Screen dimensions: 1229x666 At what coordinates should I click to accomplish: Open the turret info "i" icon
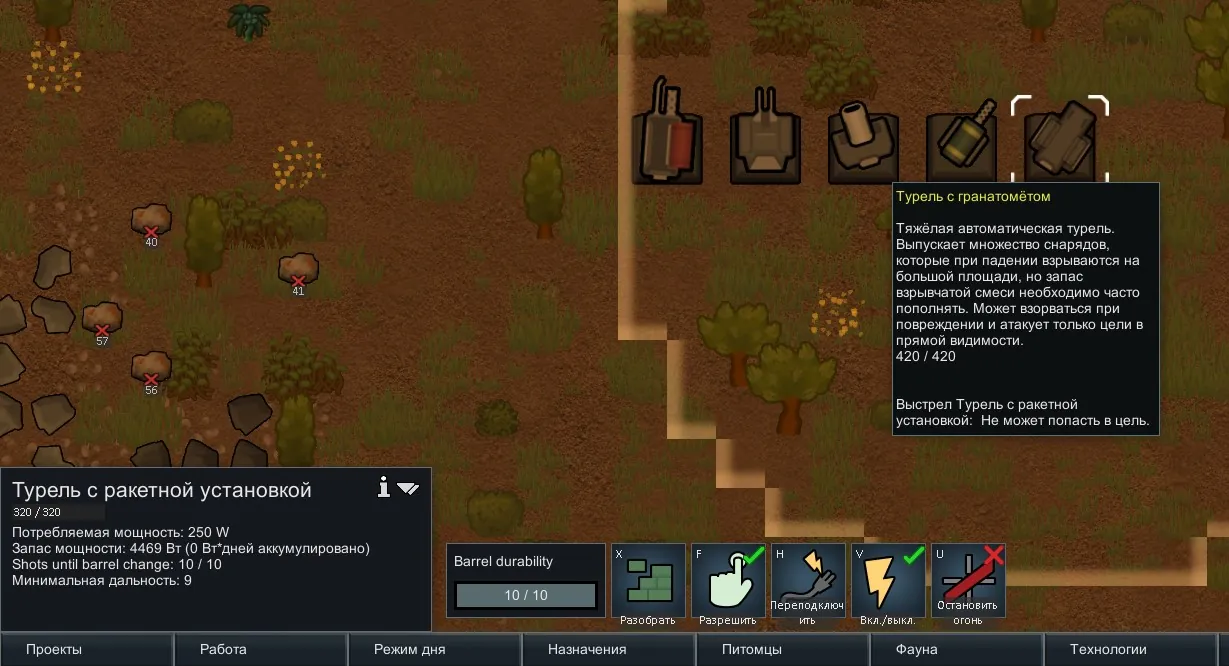pyautogui.click(x=383, y=487)
